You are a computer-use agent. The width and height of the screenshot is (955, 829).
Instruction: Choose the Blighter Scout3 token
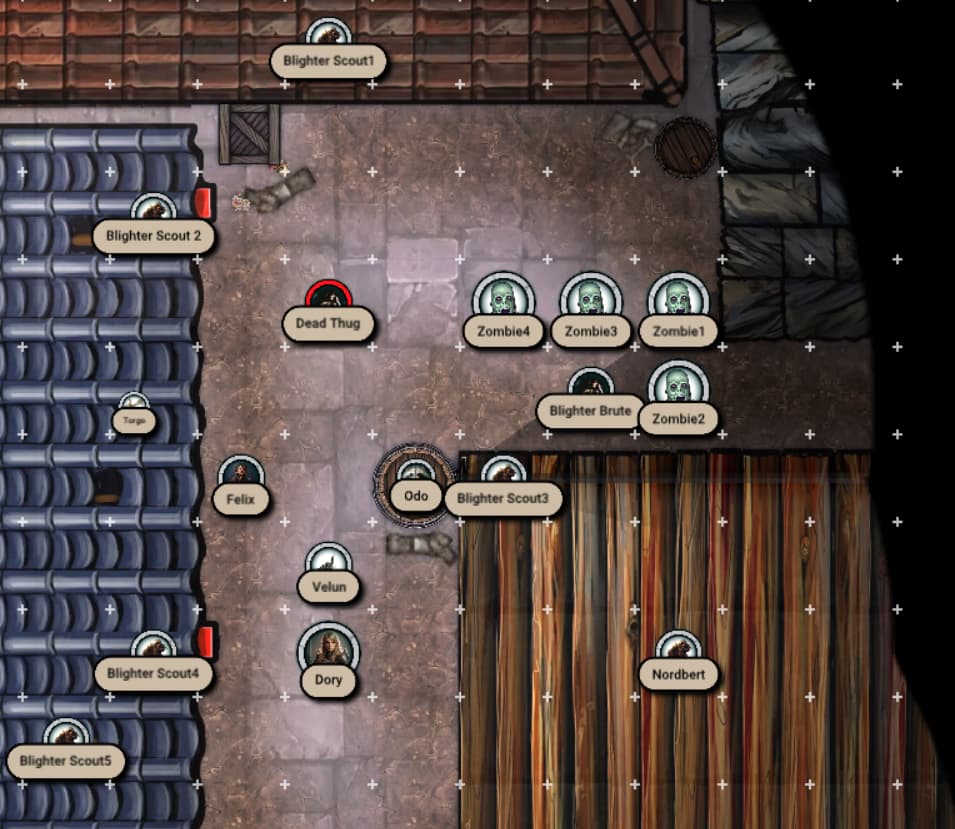503,475
